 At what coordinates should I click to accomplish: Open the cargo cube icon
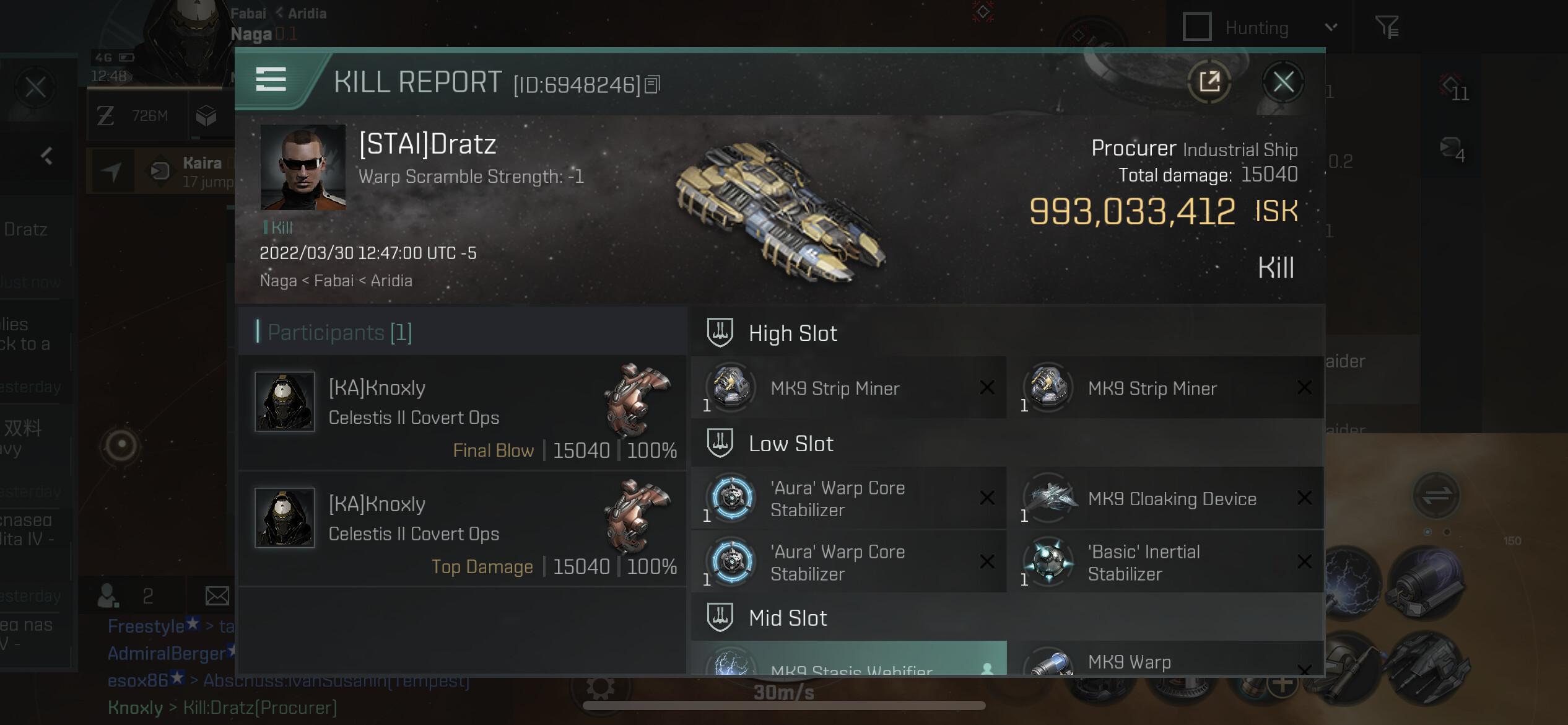point(206,116)
